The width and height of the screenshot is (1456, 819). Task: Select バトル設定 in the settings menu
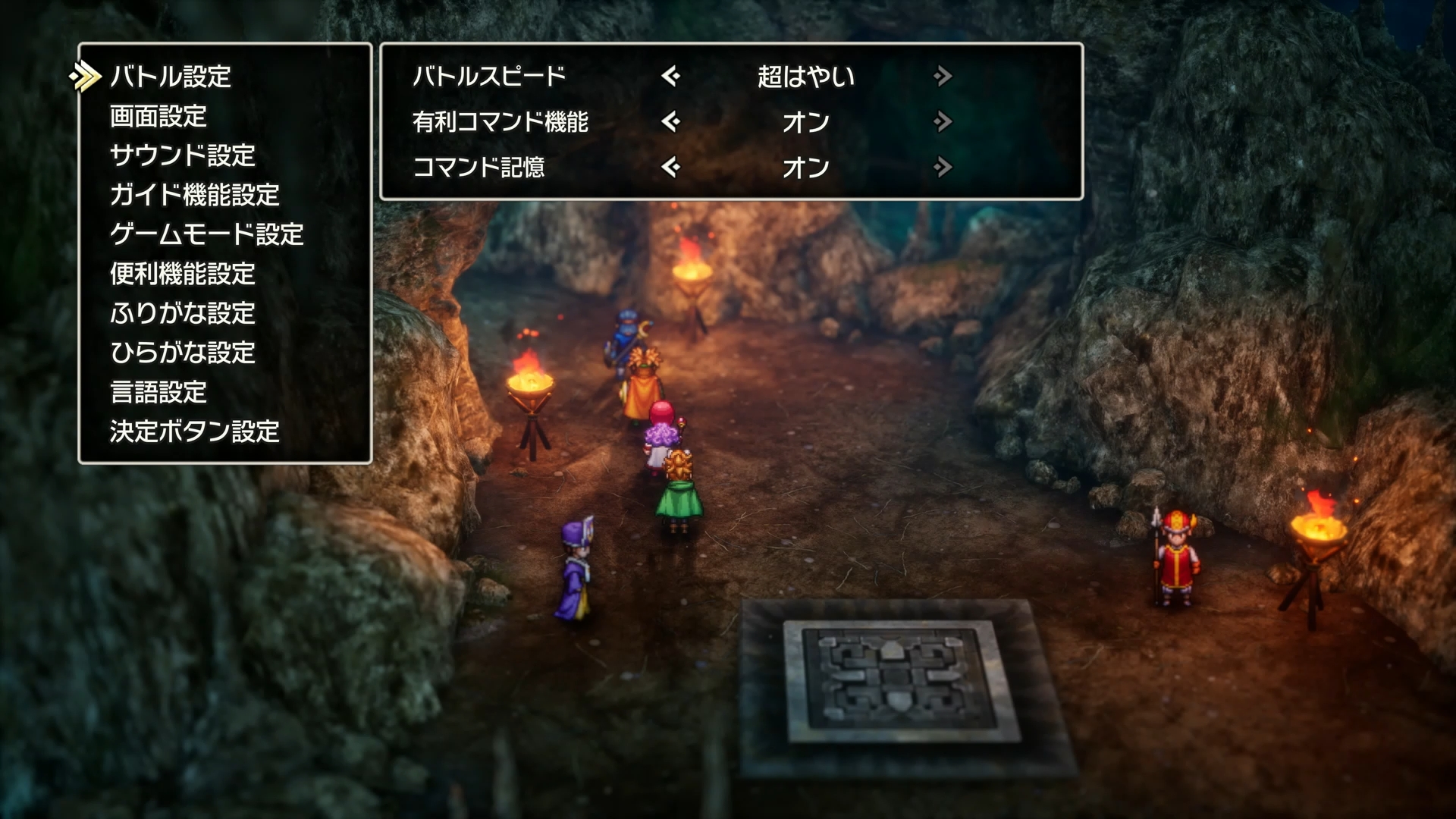point(171,76)
